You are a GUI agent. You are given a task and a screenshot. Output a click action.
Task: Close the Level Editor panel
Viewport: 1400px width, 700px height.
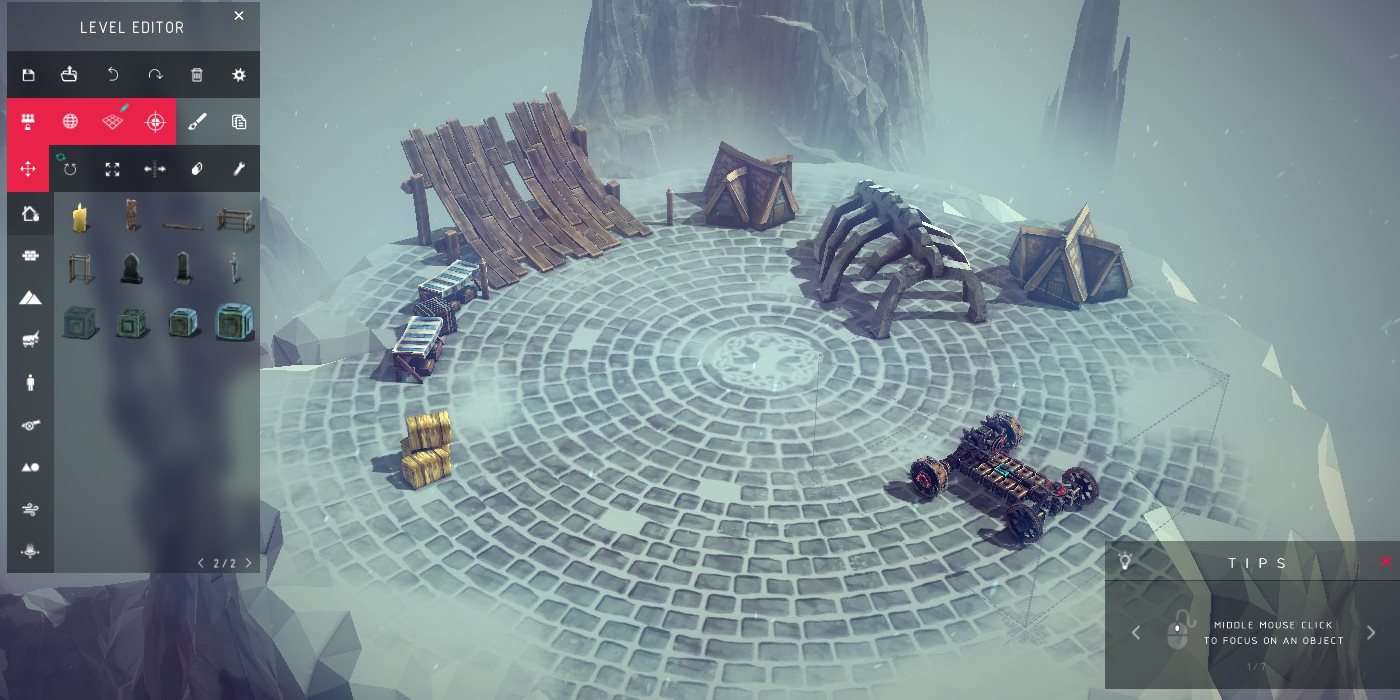(238, 16)
